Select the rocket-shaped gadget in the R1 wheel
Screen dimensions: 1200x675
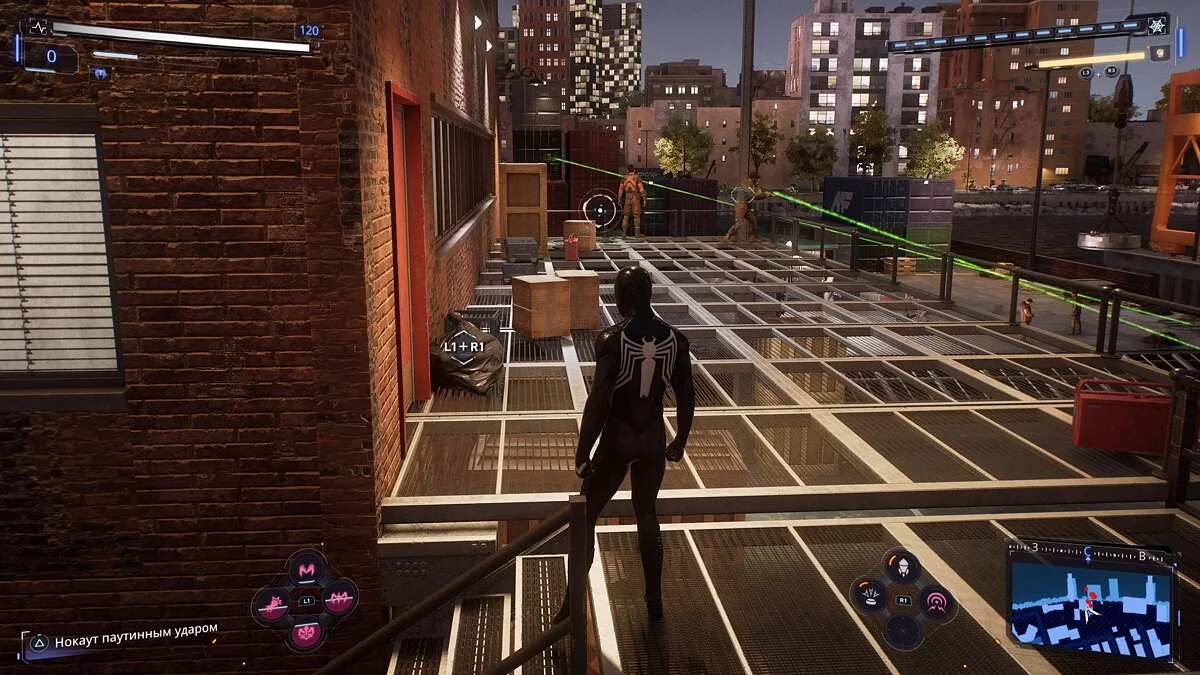coord(902,567)
